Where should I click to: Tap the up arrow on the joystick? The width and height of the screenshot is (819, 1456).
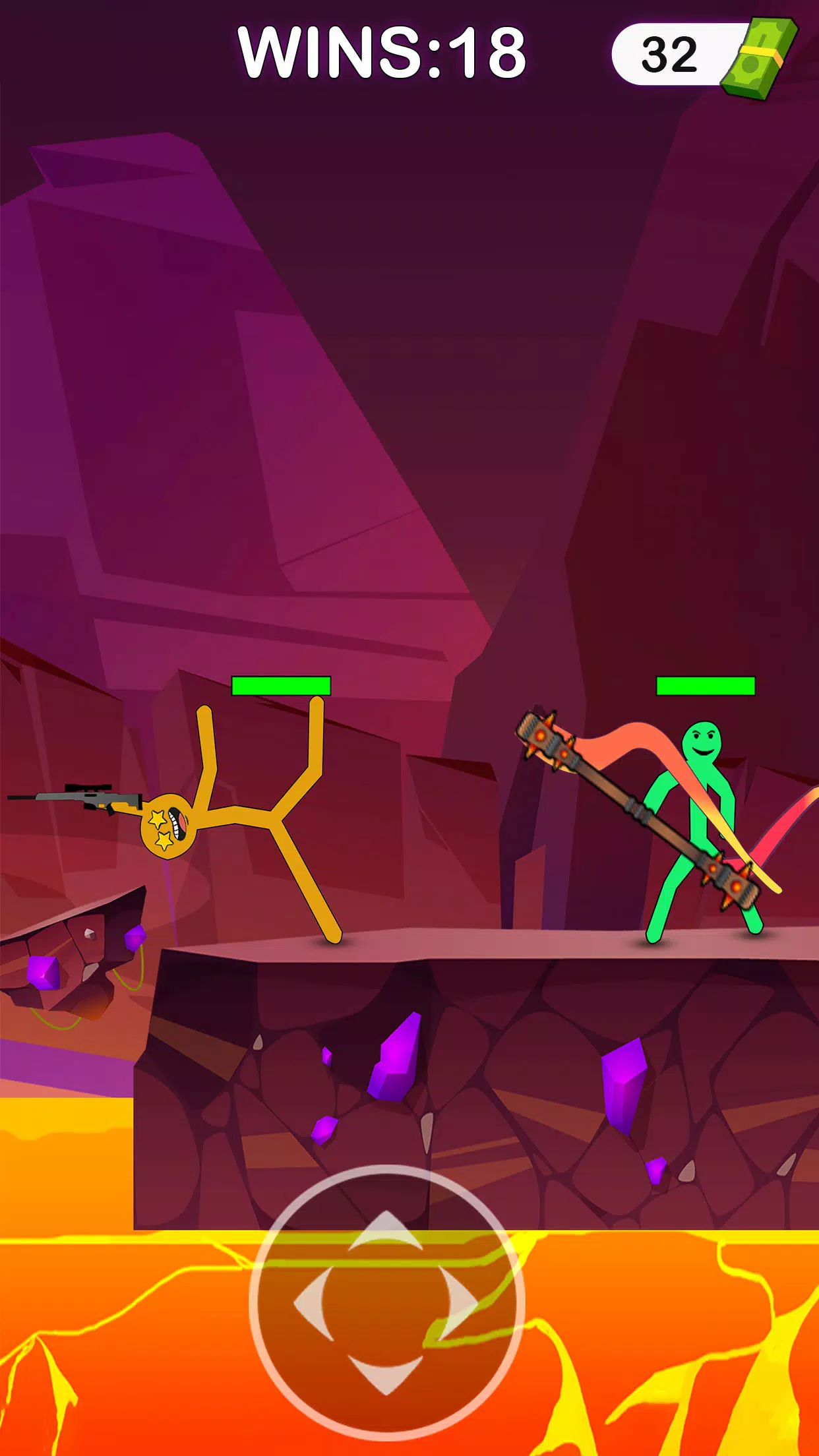pyautogui.click(x=386, y=1232)
